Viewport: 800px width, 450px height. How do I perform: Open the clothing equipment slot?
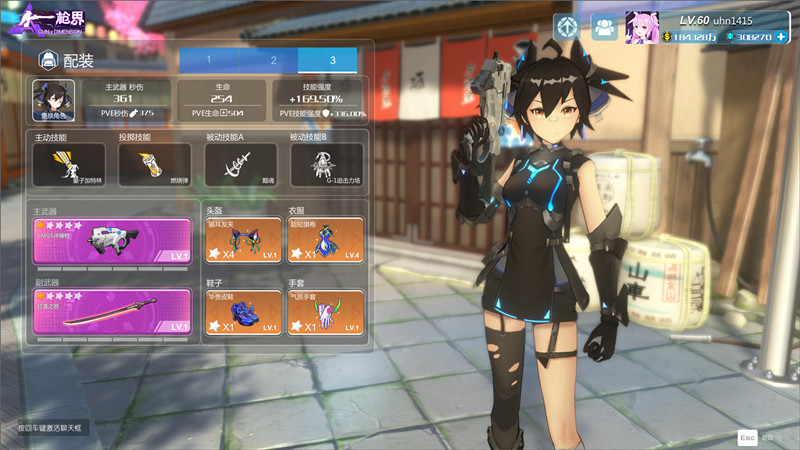325,241
